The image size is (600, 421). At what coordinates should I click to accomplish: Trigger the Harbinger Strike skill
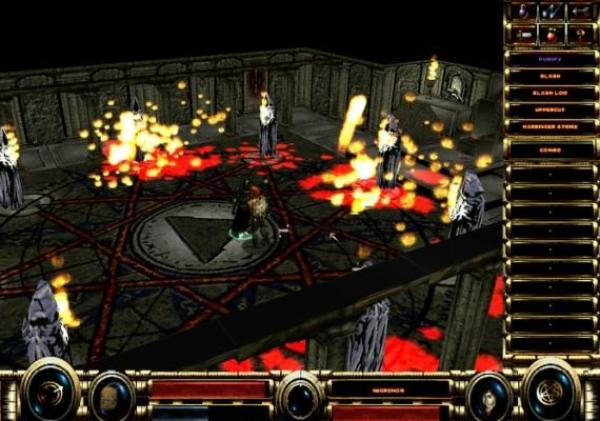(550, 127)
